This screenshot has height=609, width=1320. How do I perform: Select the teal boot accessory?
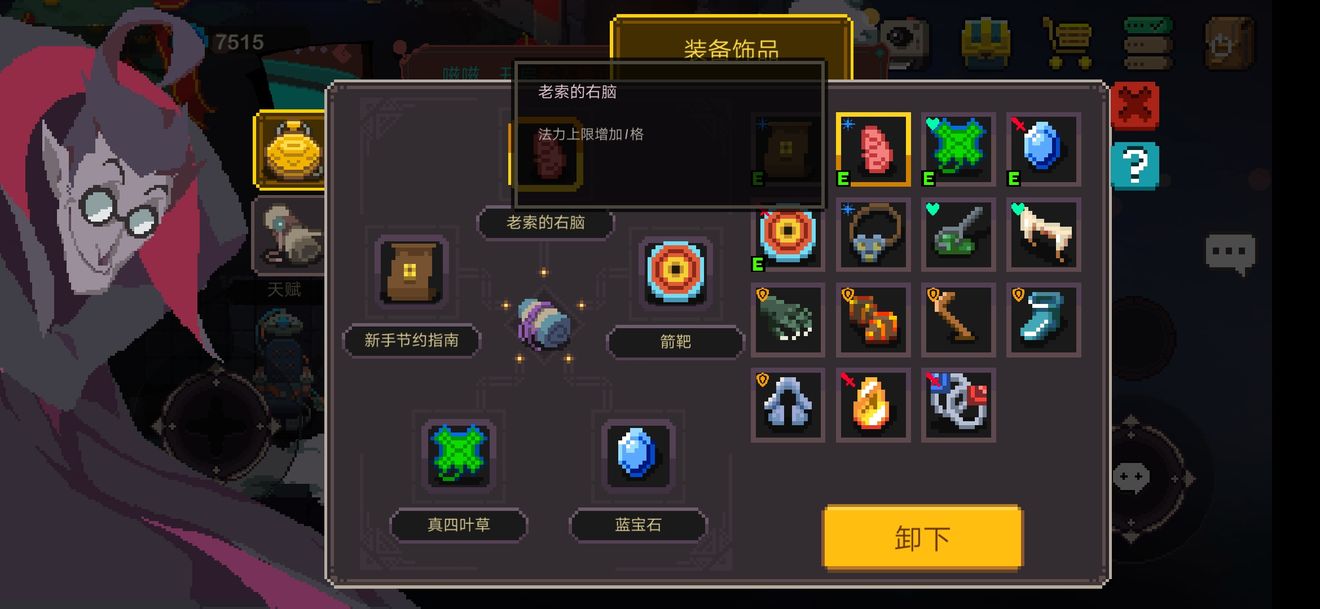[1043, 319]
